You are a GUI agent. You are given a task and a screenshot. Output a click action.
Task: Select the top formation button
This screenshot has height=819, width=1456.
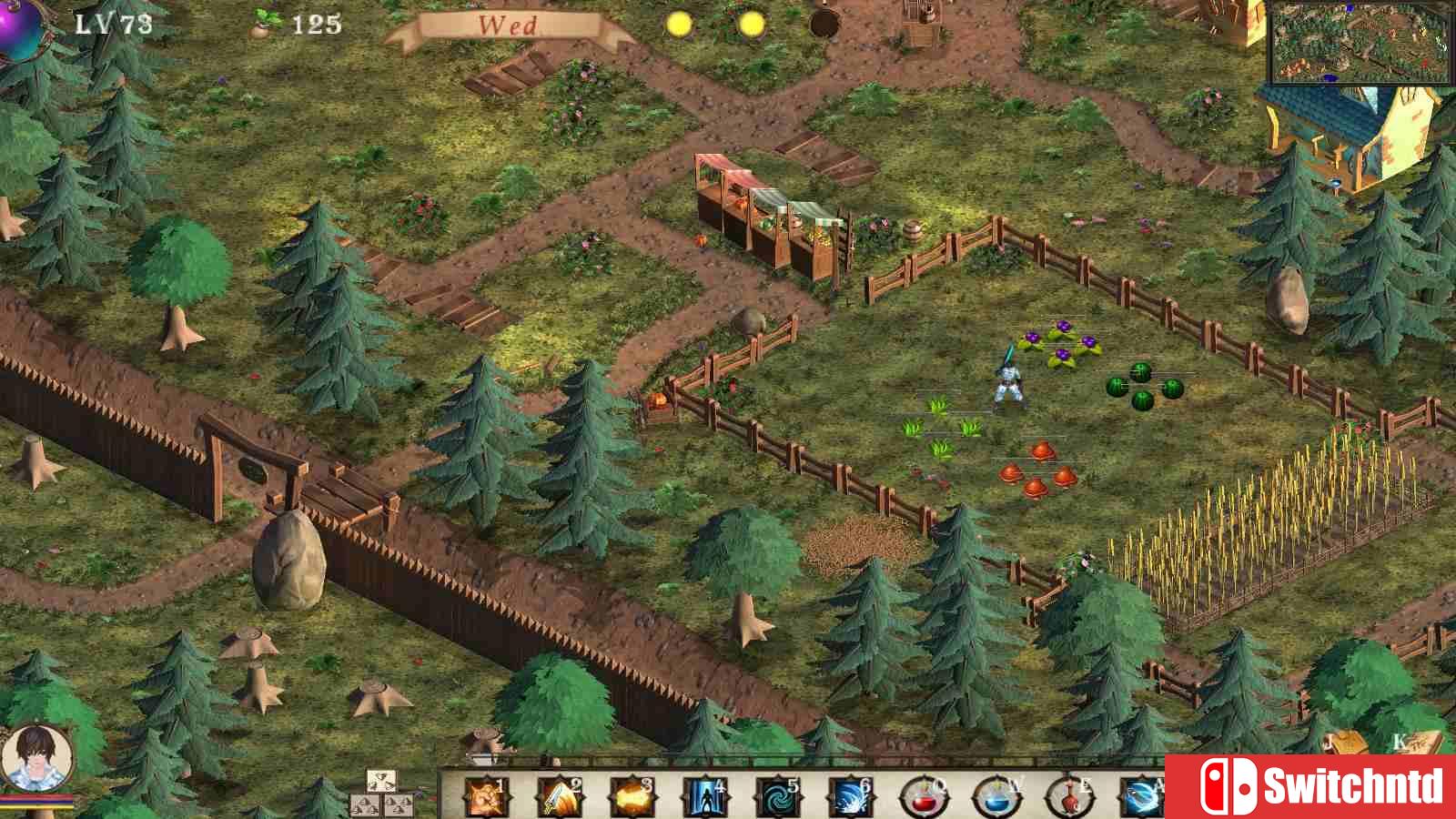pos(381,781)
